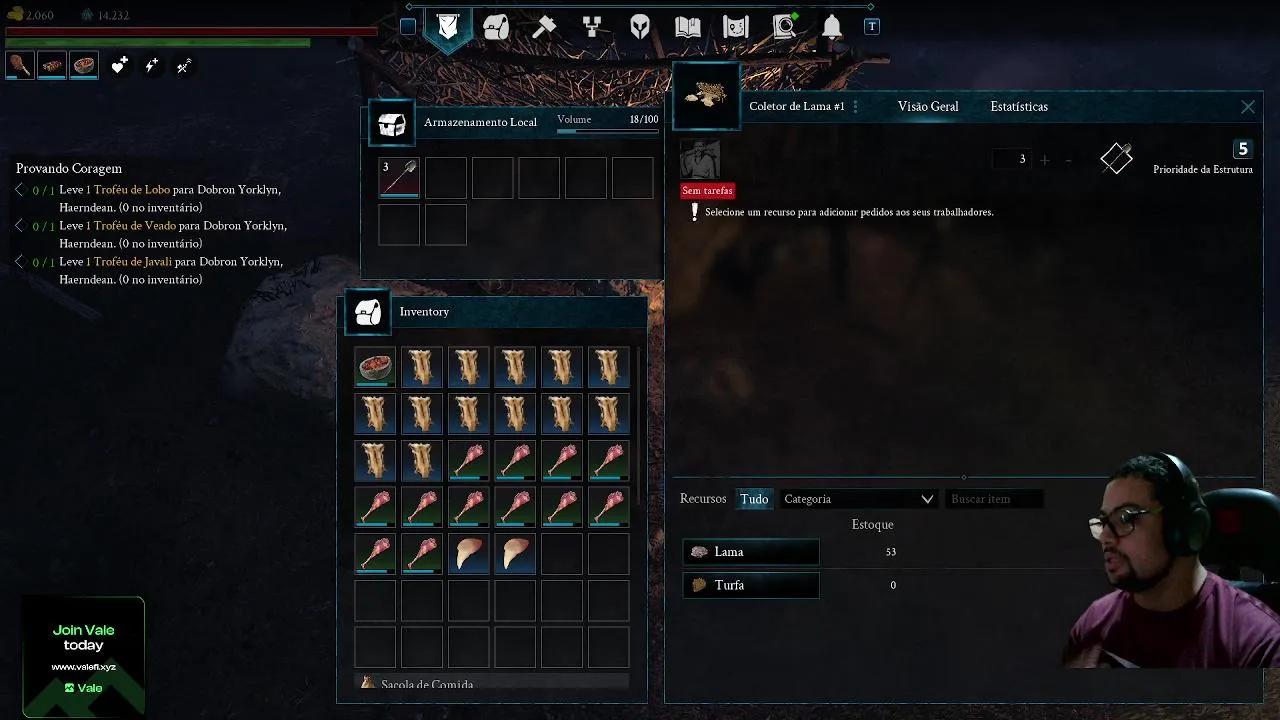Select the spear in local storage
1280x720 pixels.
click(399, 177)
